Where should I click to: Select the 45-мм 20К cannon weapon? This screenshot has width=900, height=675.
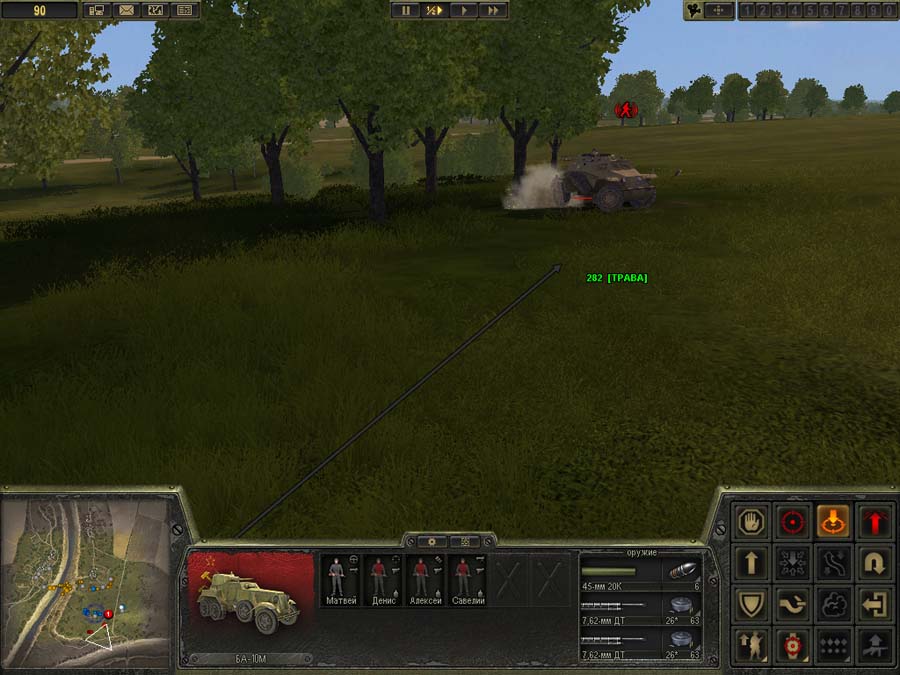click(641, 573)
